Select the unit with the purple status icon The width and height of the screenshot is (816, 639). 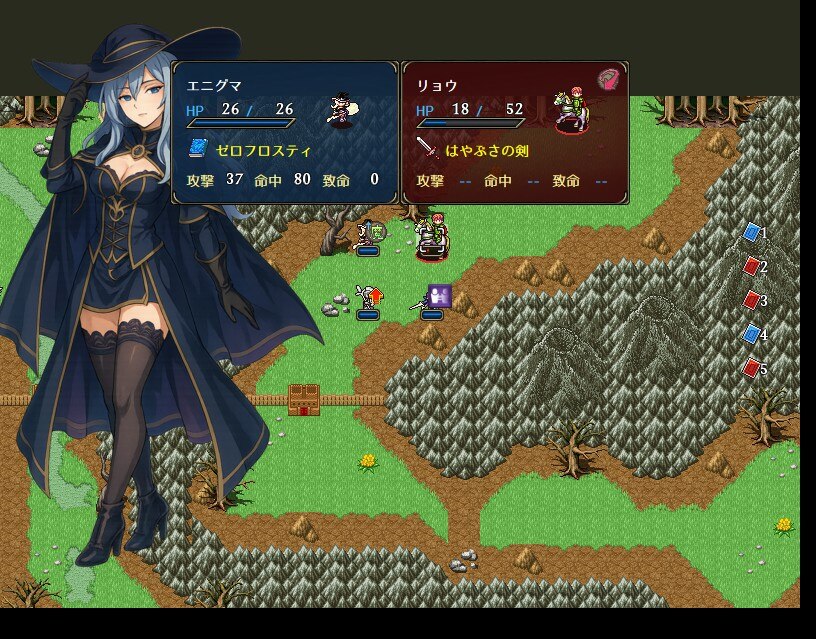(x=430, y=300)
